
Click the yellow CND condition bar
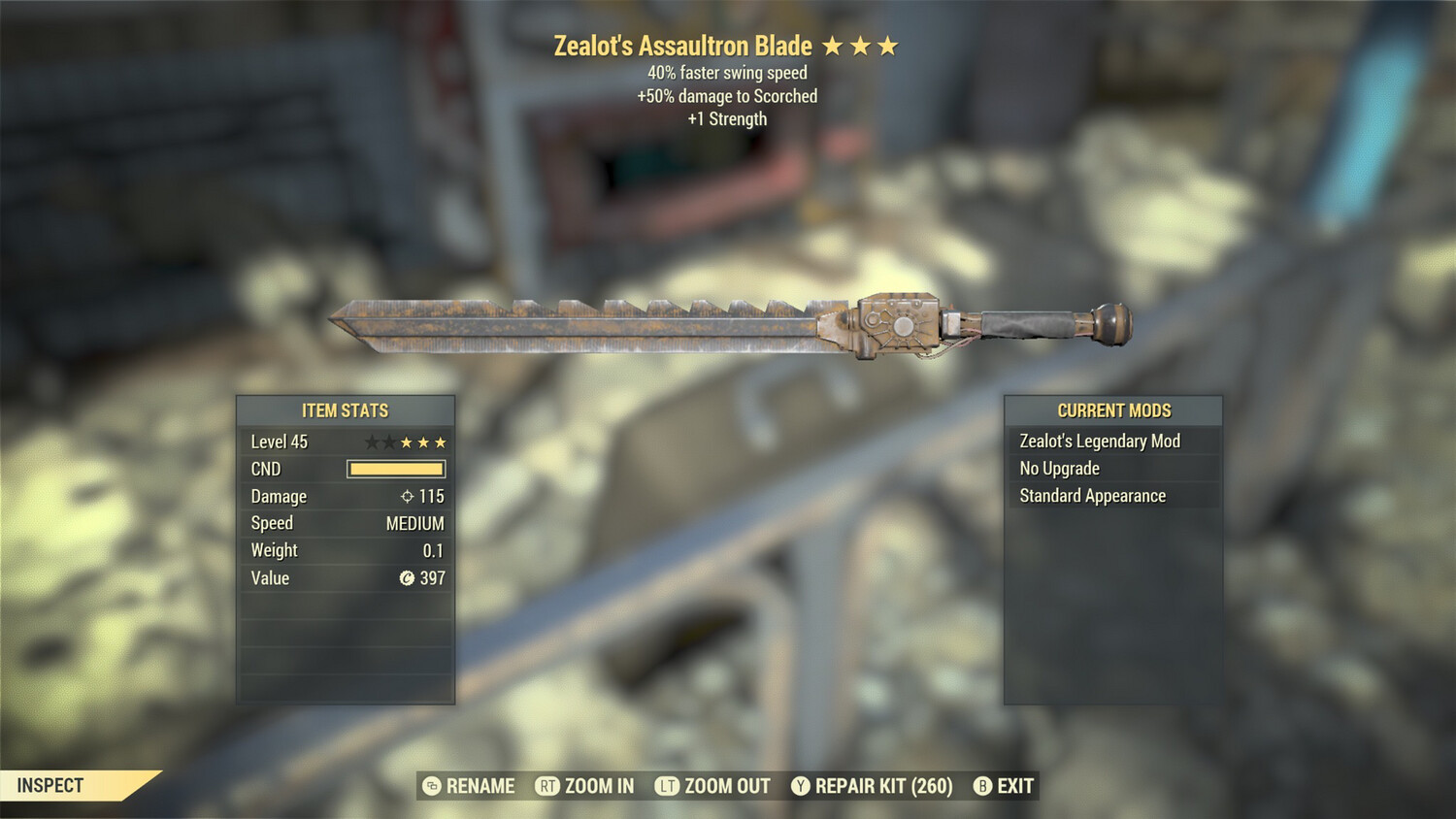[394, 469]
